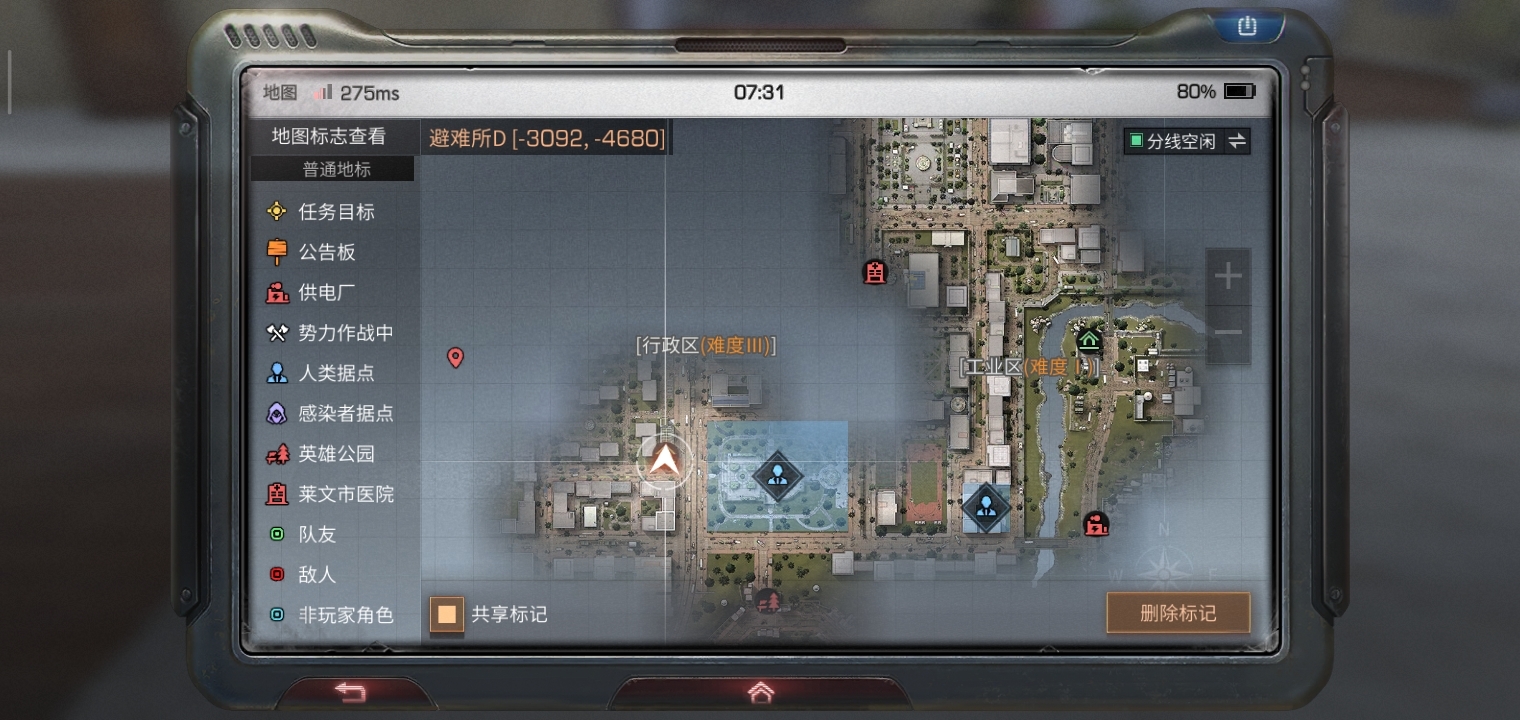Switch server line via 分线空闲 button
The height and width of the screenshot is (720, 1520).
point(1186,141)
